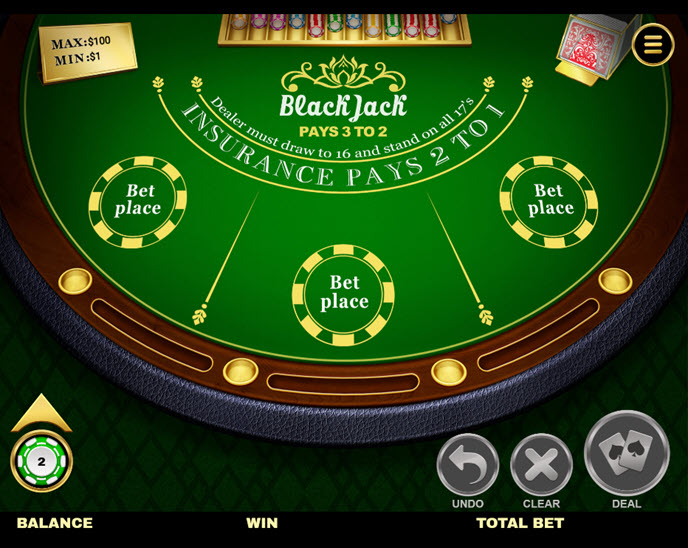The image size is (688, 548).
Task: Clear all bets
Action: pyautogui.click(x=541, y=465)
